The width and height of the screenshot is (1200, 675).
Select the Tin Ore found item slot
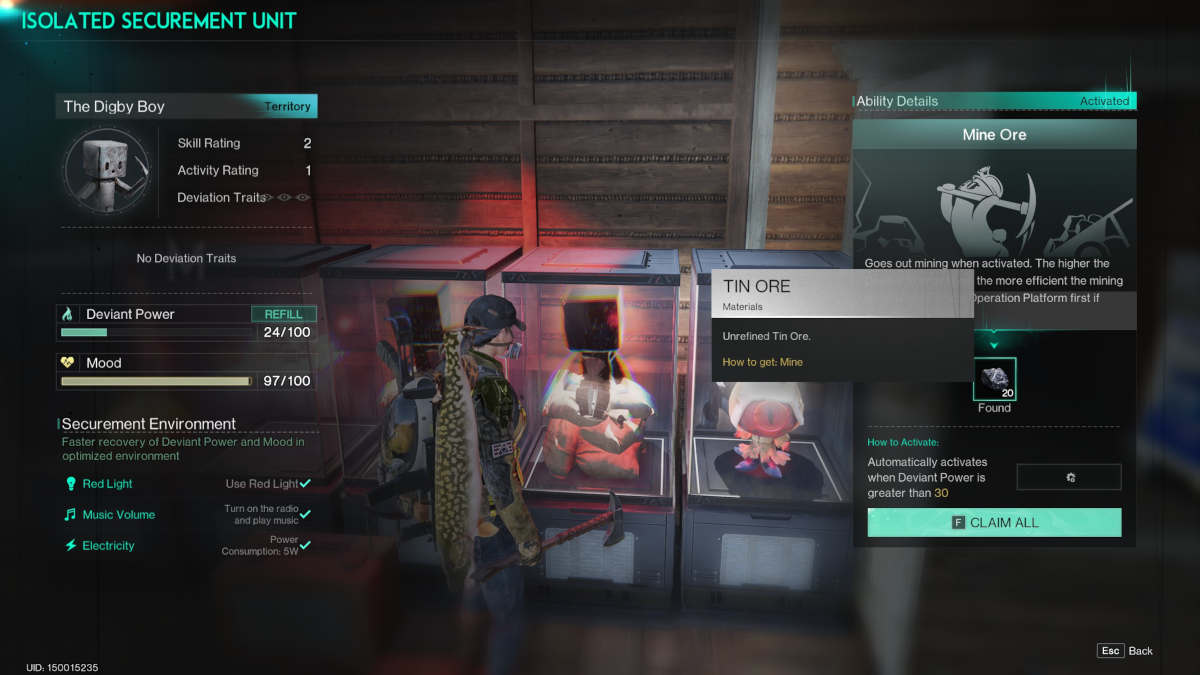994,379
